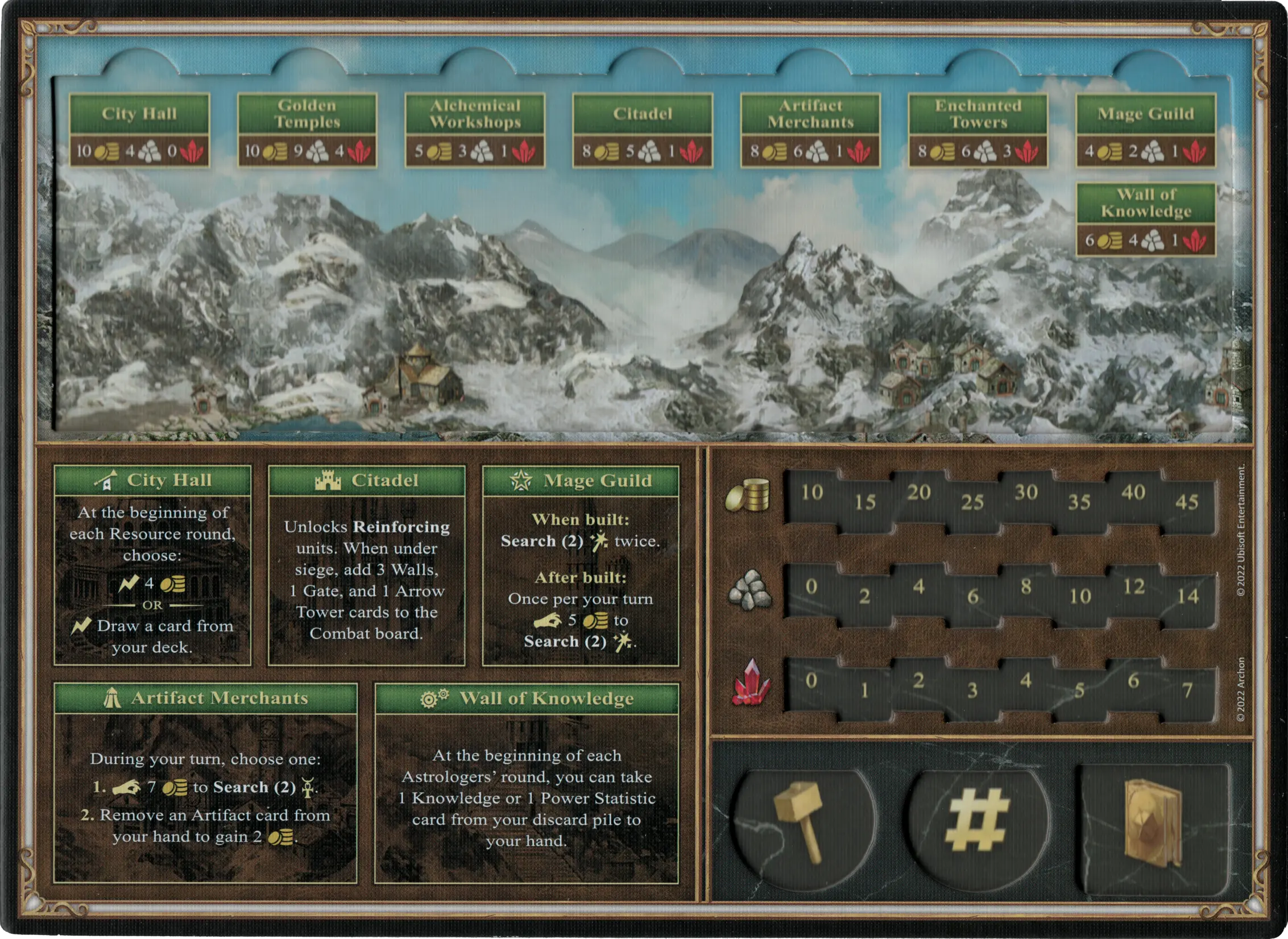Viewport: 1288px width, 939px height.
Task: Show the Wall of Knowledge description panel
Action: pos(527,791)
